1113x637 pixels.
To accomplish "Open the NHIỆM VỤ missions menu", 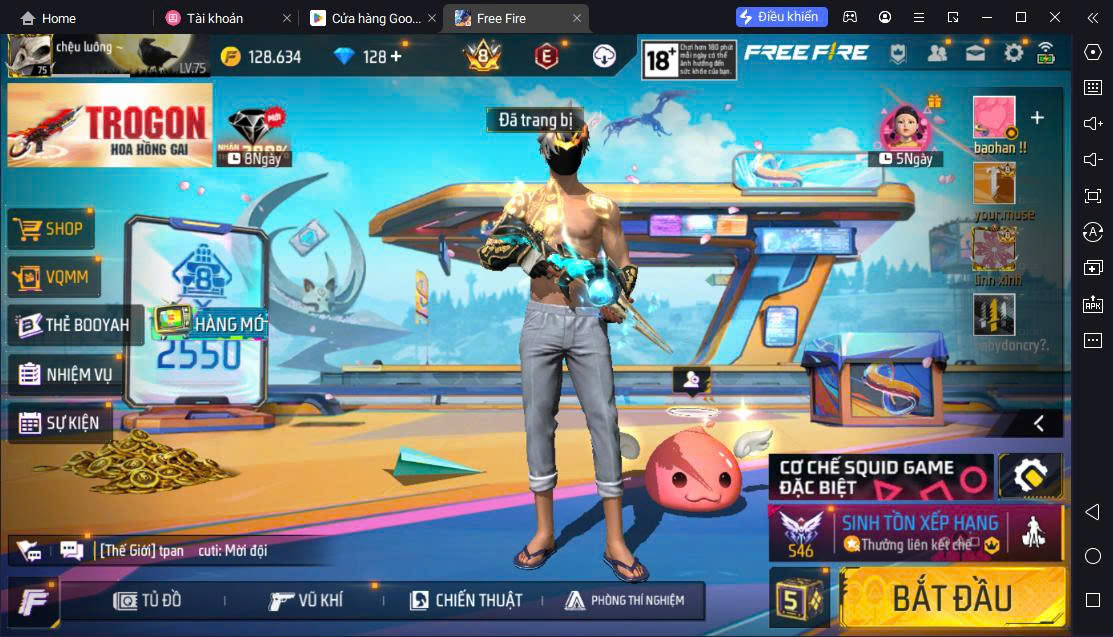I will (x=65, y=374).
